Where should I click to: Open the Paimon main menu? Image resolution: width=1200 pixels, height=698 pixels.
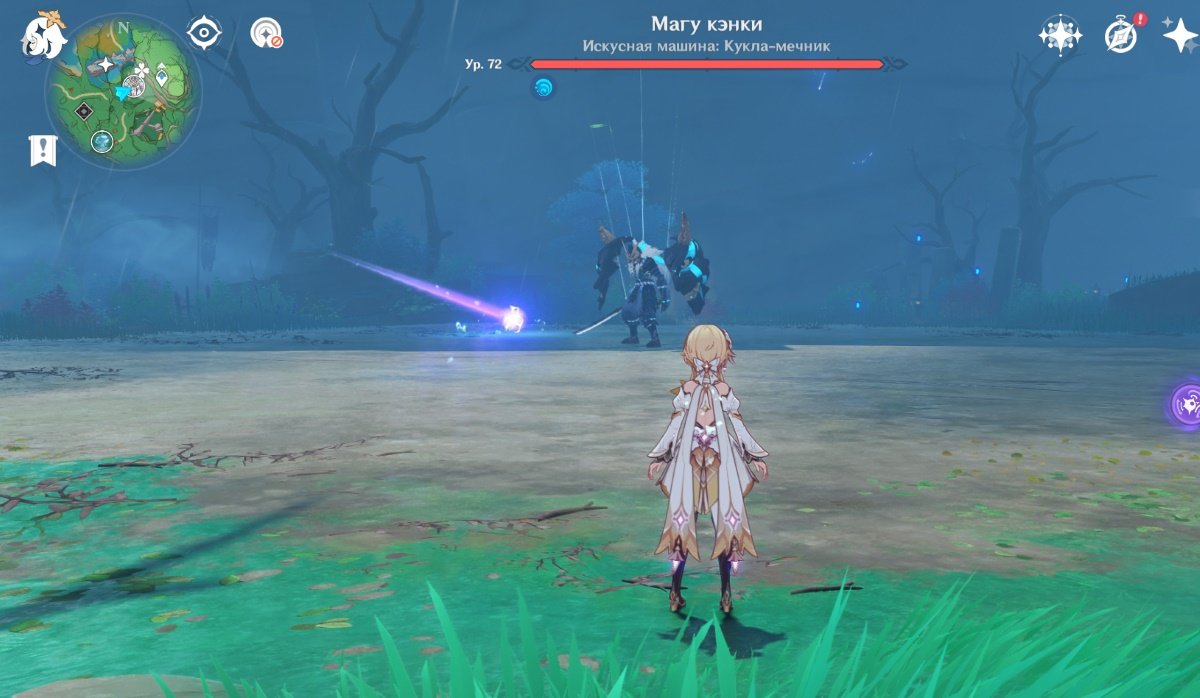44,36
